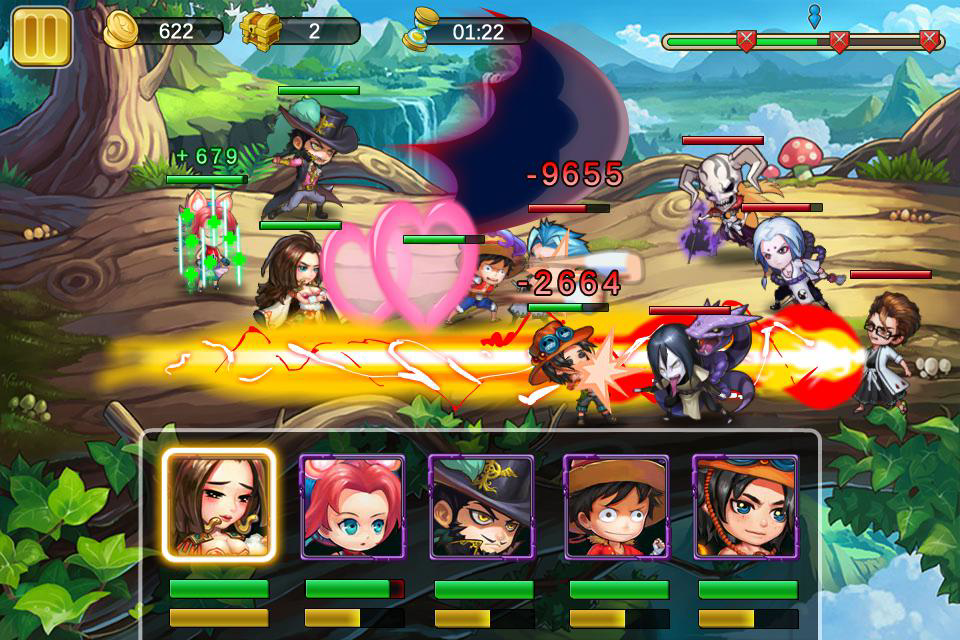Trigger the feathered-hat swordsman hero skill
The image size is (960, 640).
coord(481,506)
